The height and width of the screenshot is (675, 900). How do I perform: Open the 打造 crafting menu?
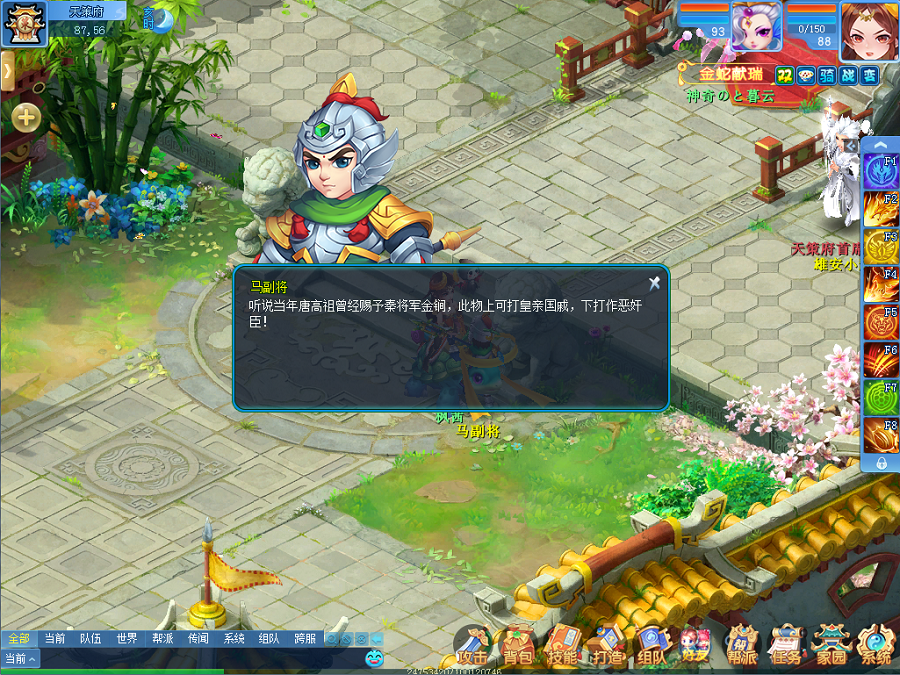coord(607,646)
